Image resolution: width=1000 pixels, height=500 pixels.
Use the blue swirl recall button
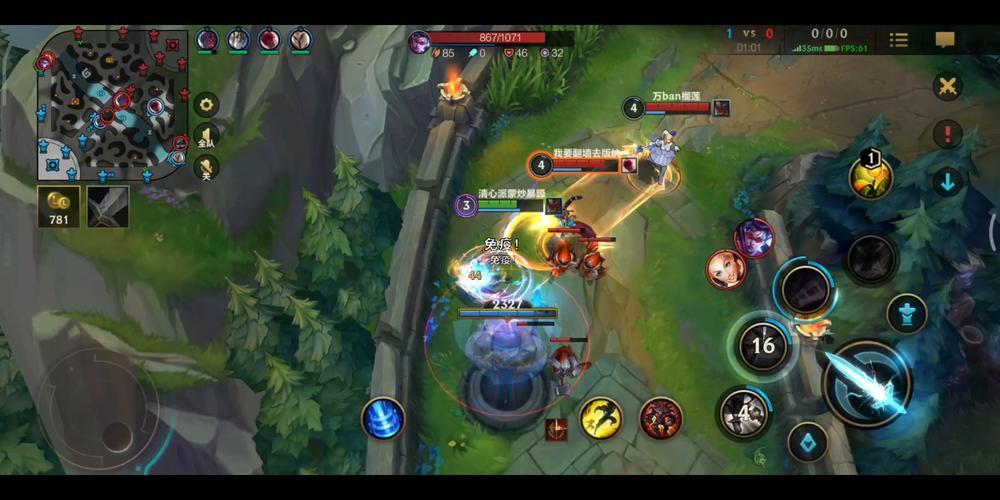point(383,418)
